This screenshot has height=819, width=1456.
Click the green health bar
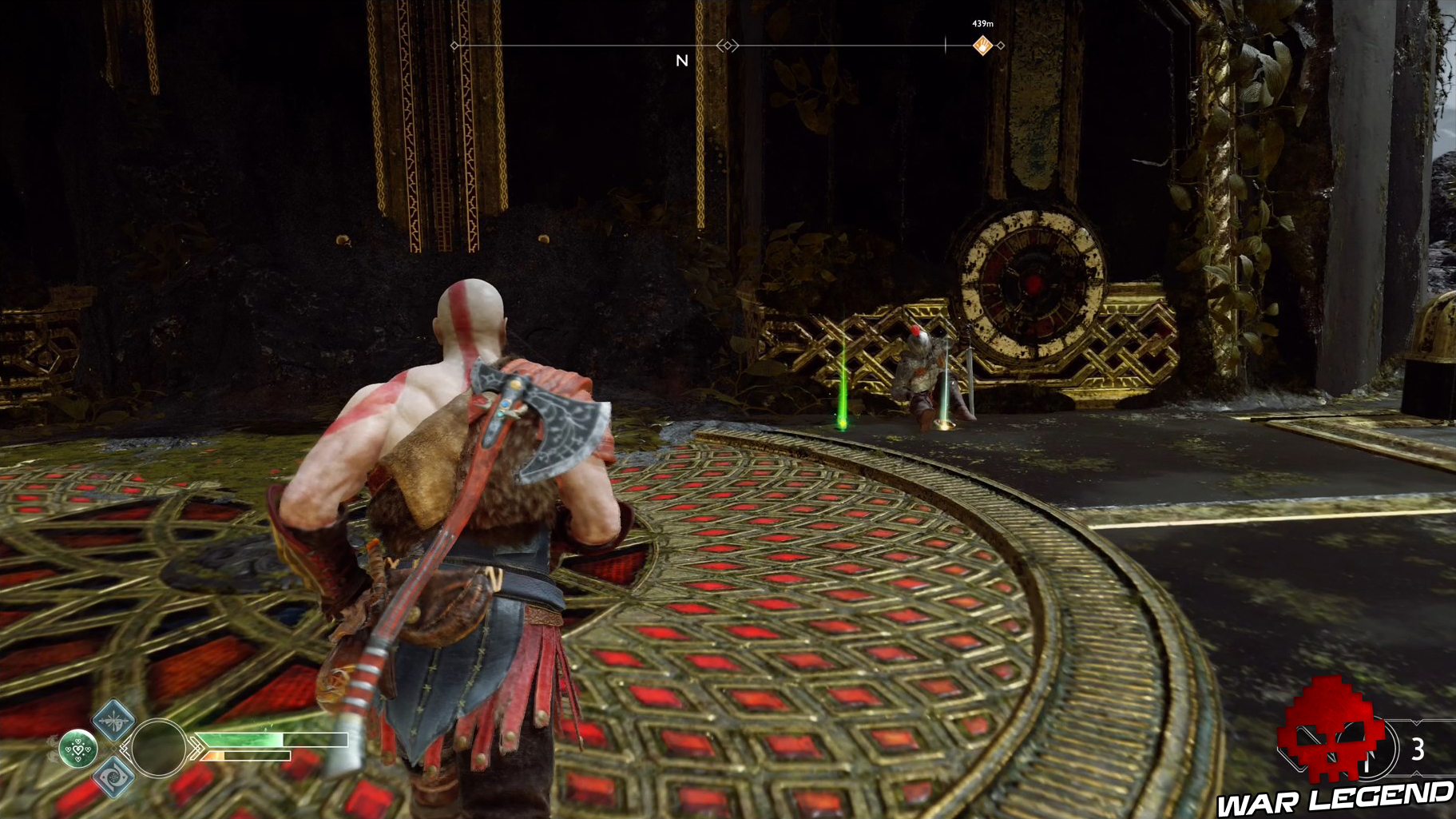pyautogui.click(x=240, y=739)
